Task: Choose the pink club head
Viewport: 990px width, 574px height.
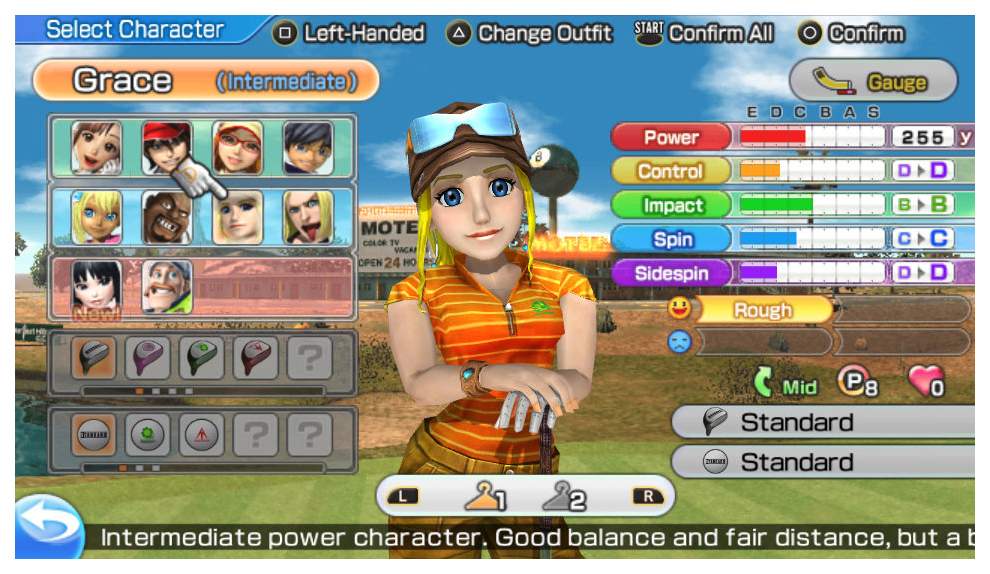Action: (148, 359)
